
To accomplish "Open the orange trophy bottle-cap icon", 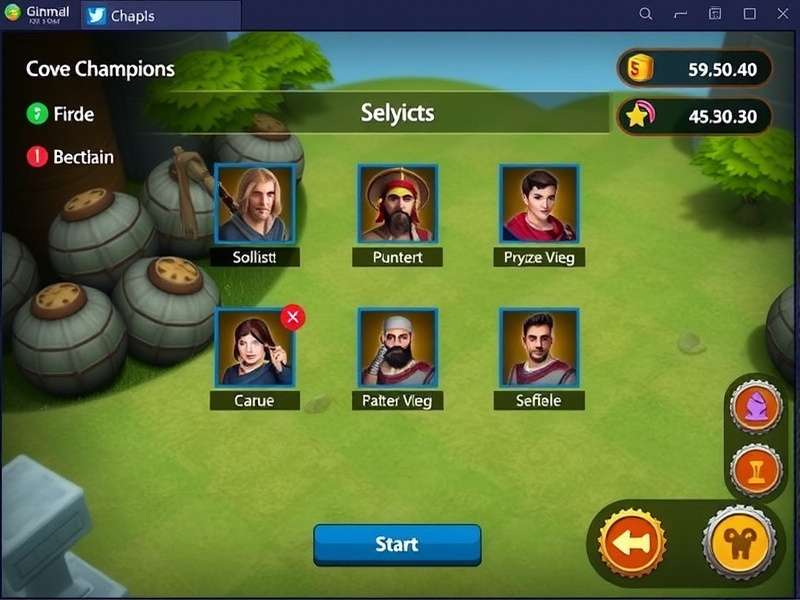I will coord(755,469).
